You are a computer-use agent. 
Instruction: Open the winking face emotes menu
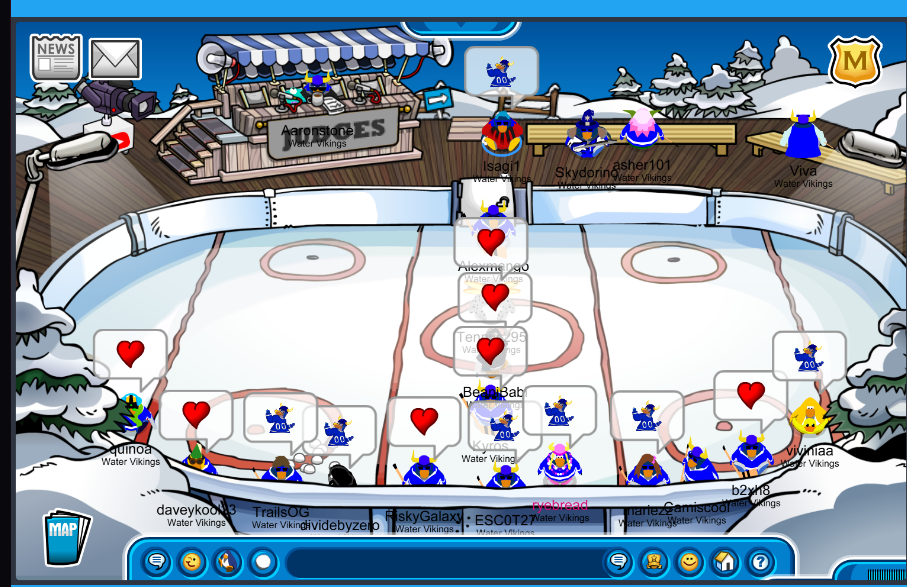(x=193, y=562)
